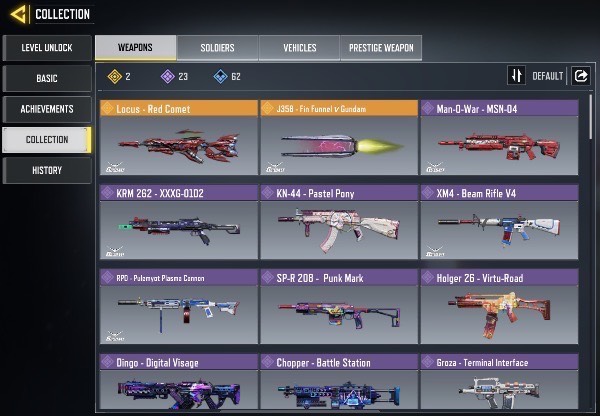Open the Achievements section
The height and width of the screenshot is (416, 600).
pos(46,108)
